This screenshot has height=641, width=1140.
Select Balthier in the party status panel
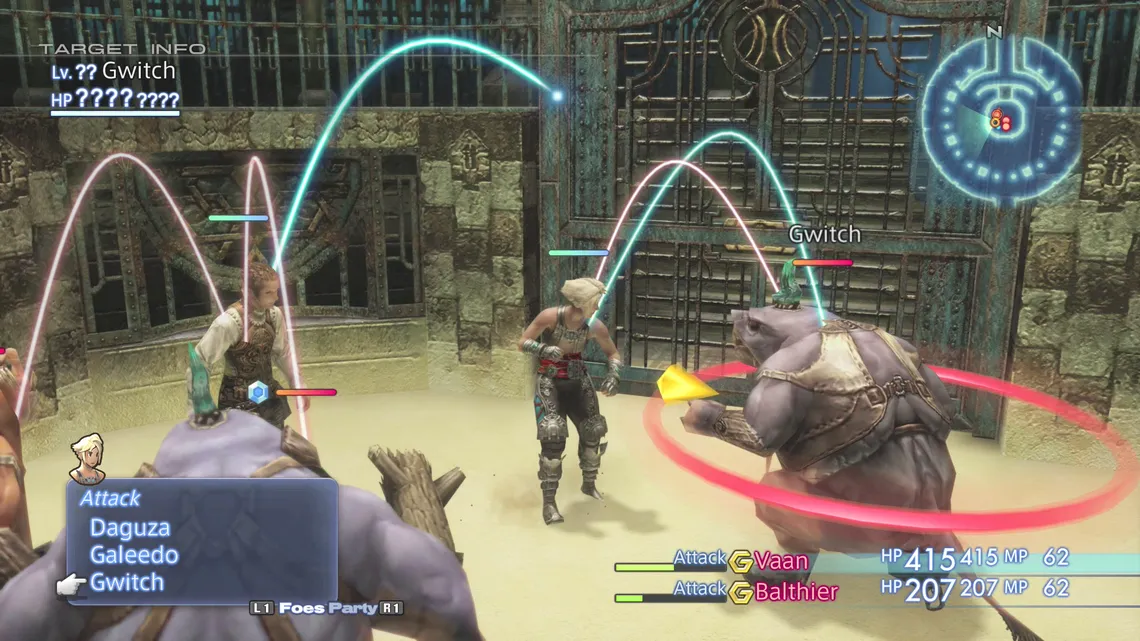[796, 591]
